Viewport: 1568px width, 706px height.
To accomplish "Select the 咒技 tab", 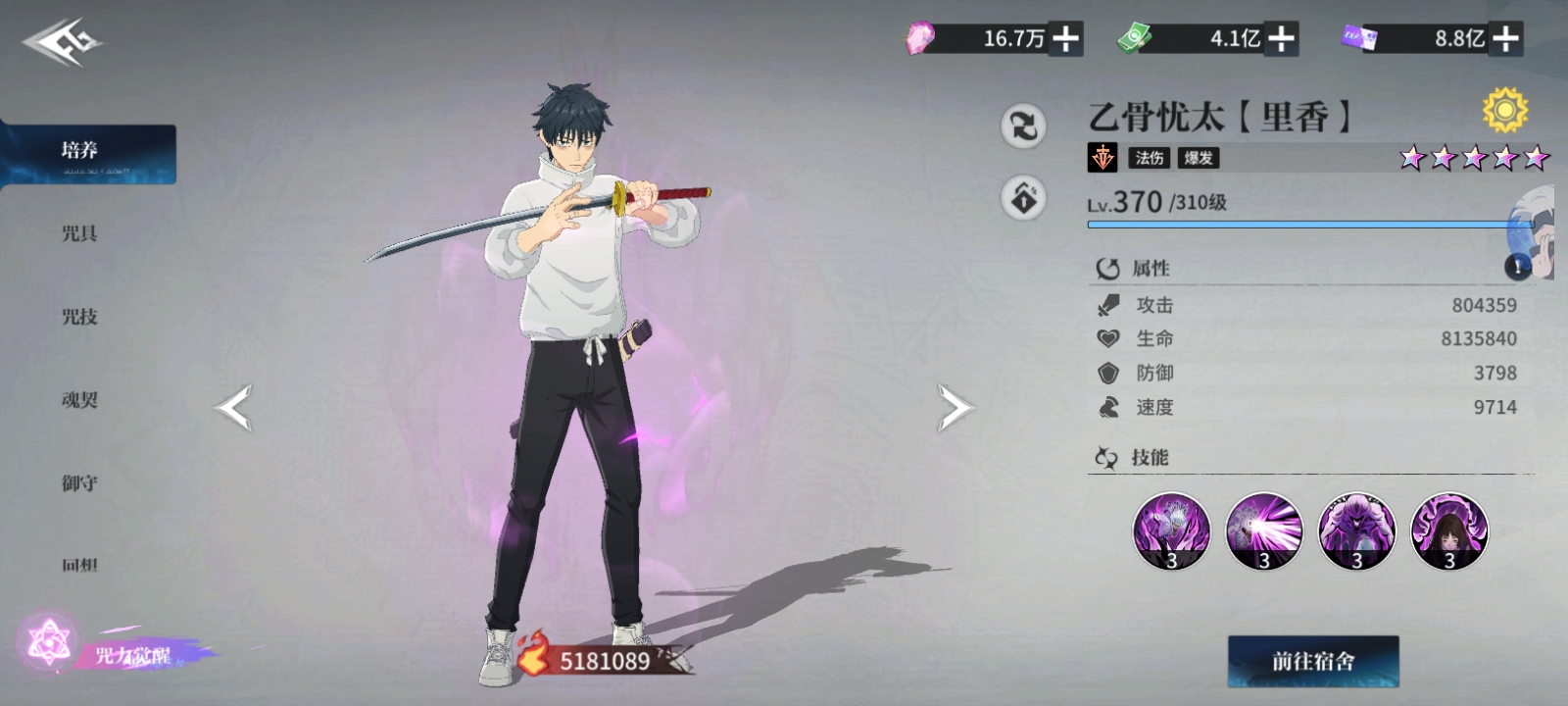I will pos(80,317).
